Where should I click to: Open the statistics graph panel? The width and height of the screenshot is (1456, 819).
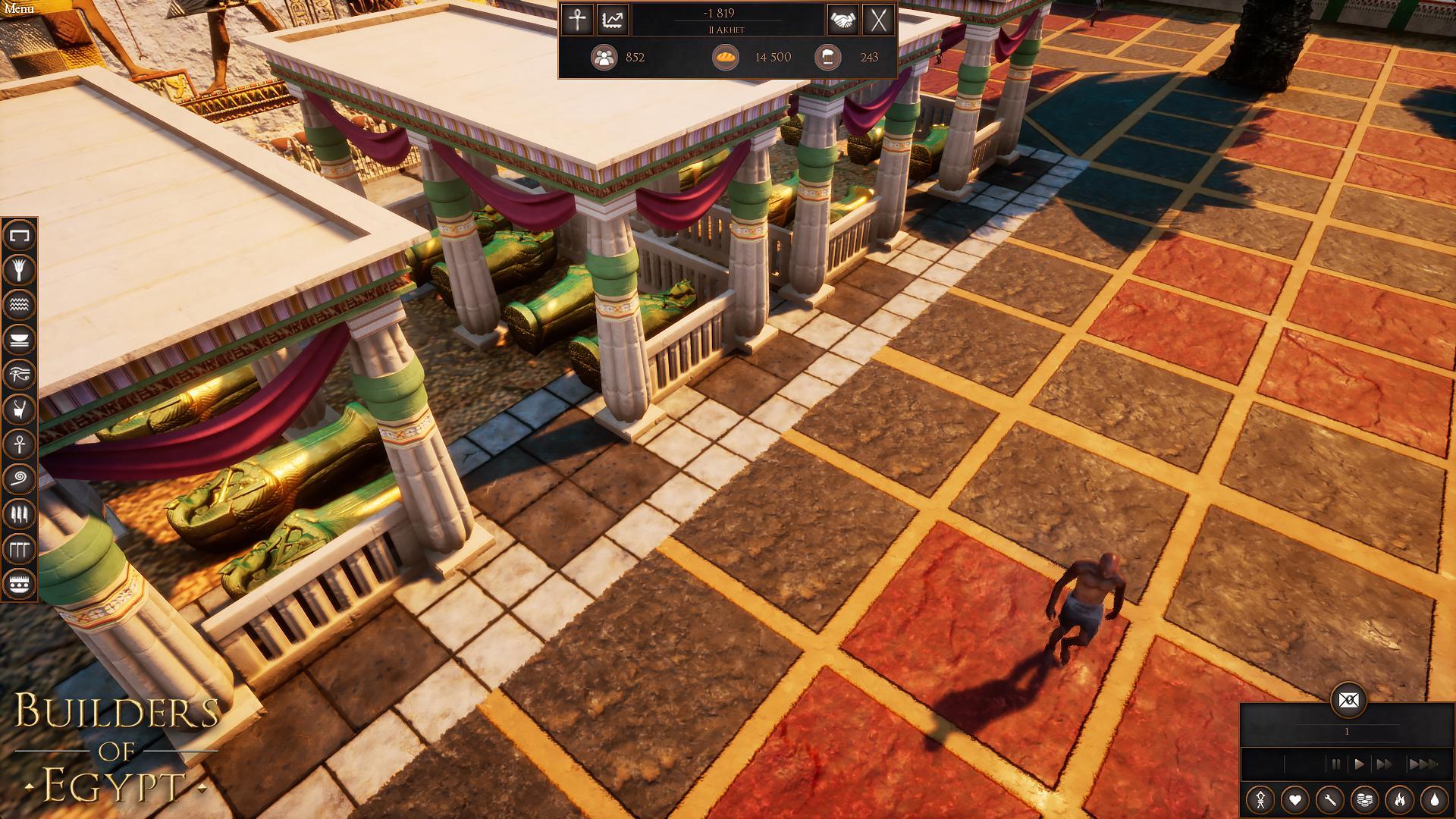[x=611, y=20]
